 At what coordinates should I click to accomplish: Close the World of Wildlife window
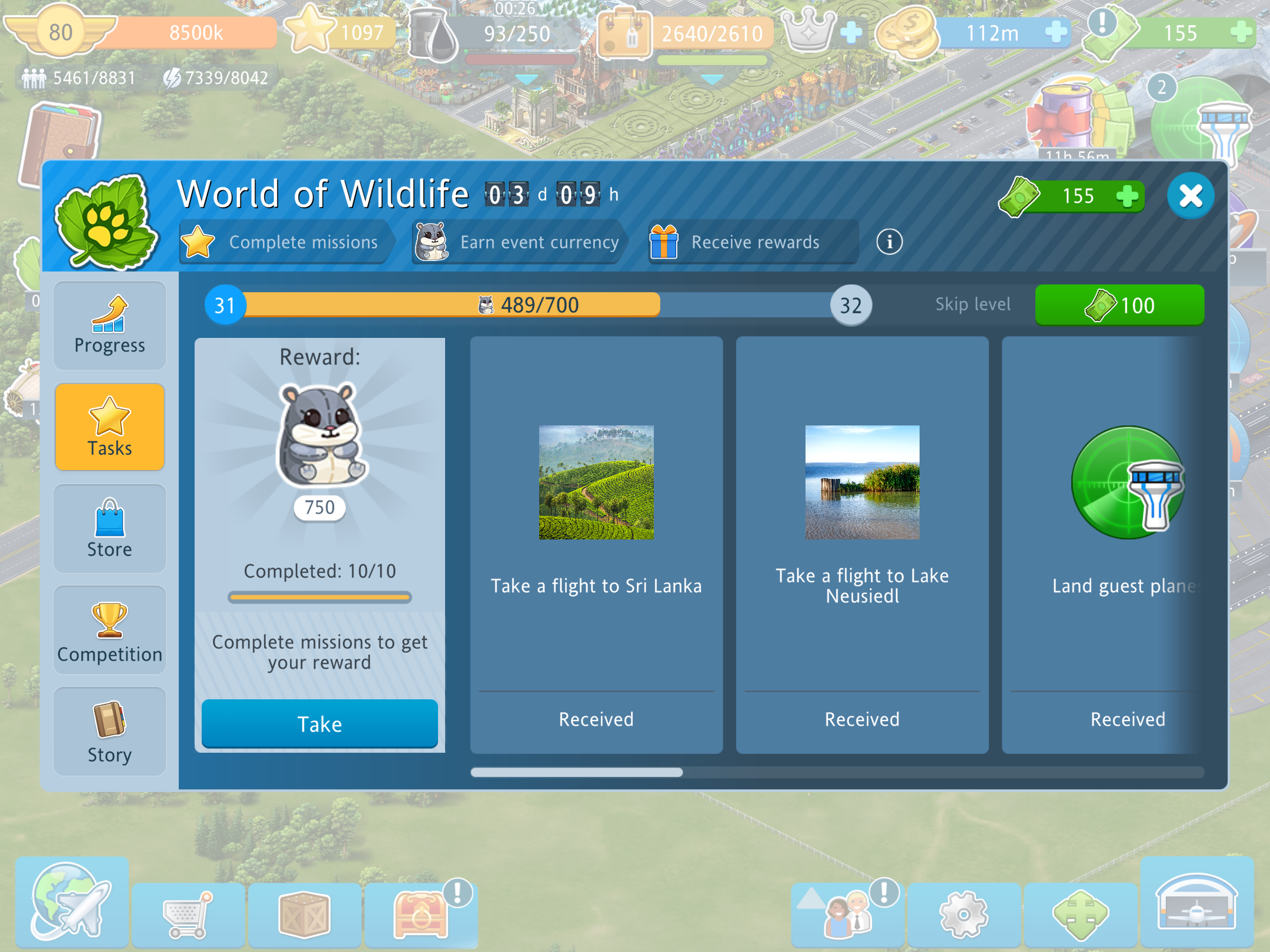coord(1191,196)
